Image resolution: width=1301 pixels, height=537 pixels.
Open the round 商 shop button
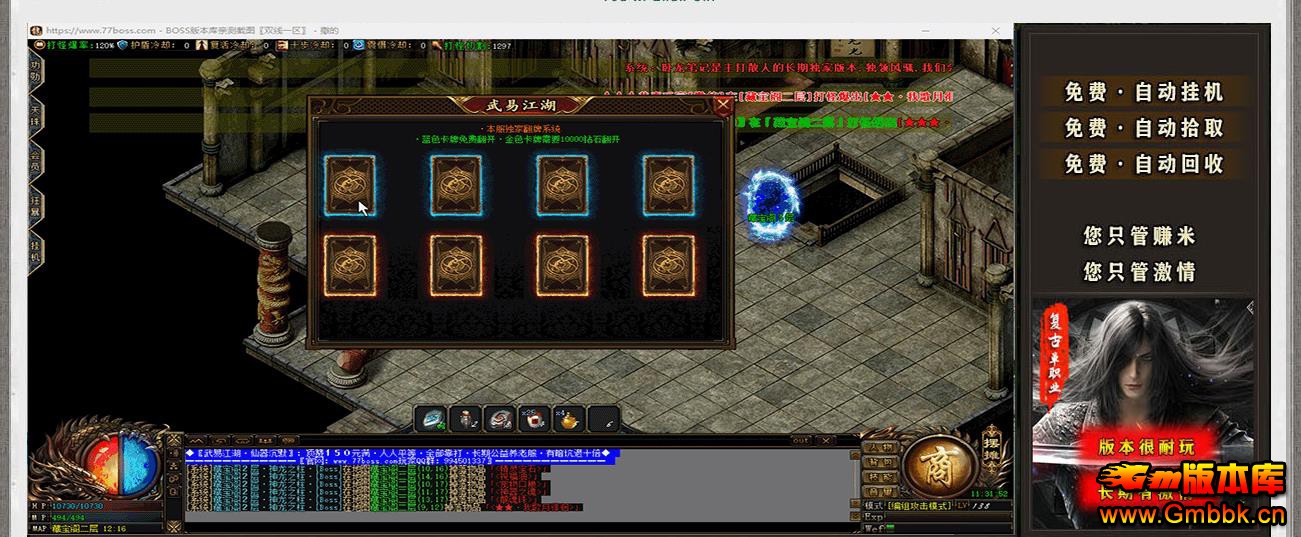[938, 465]
